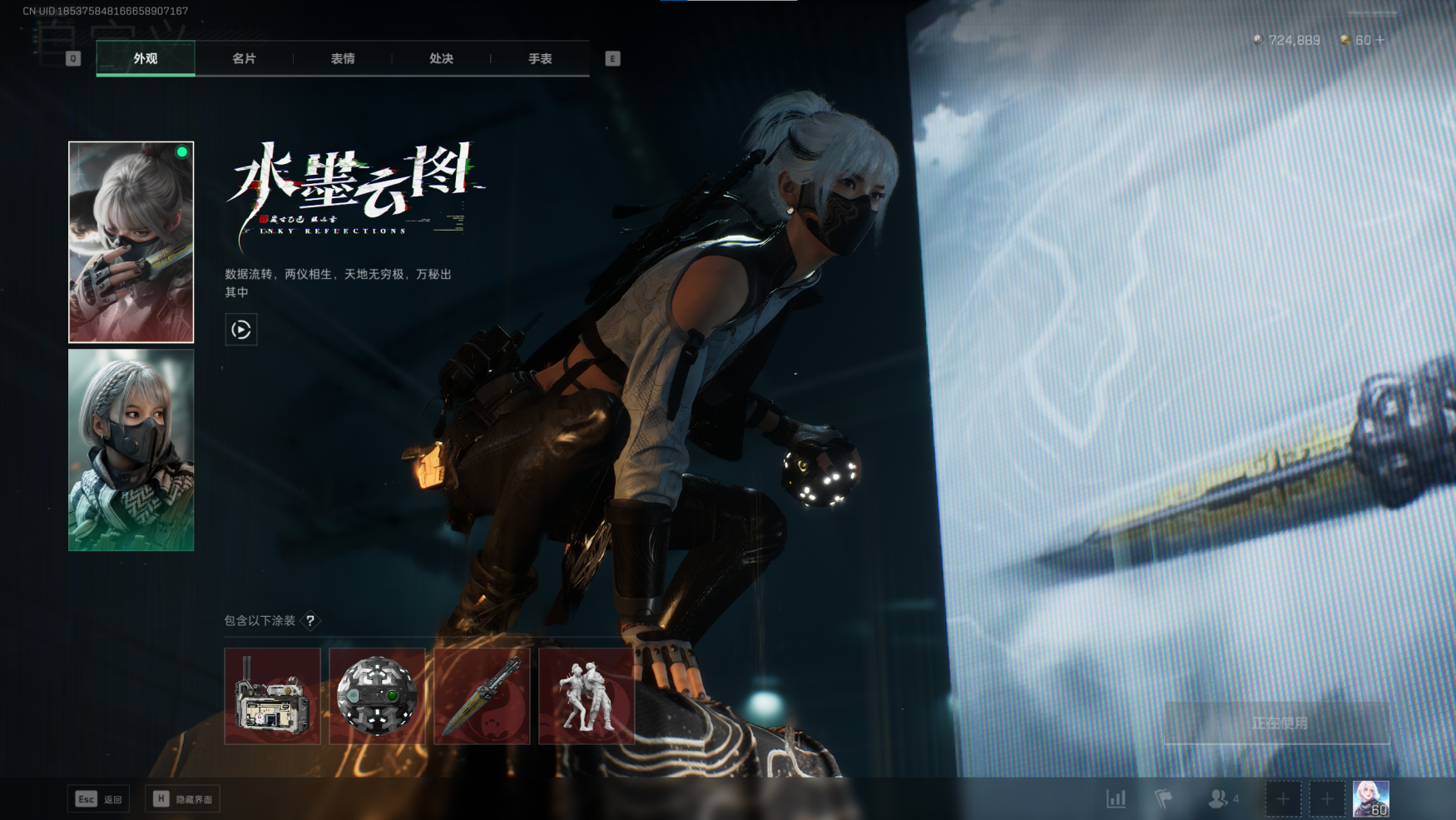Open the 名片 name card tab

click(244, 58)
